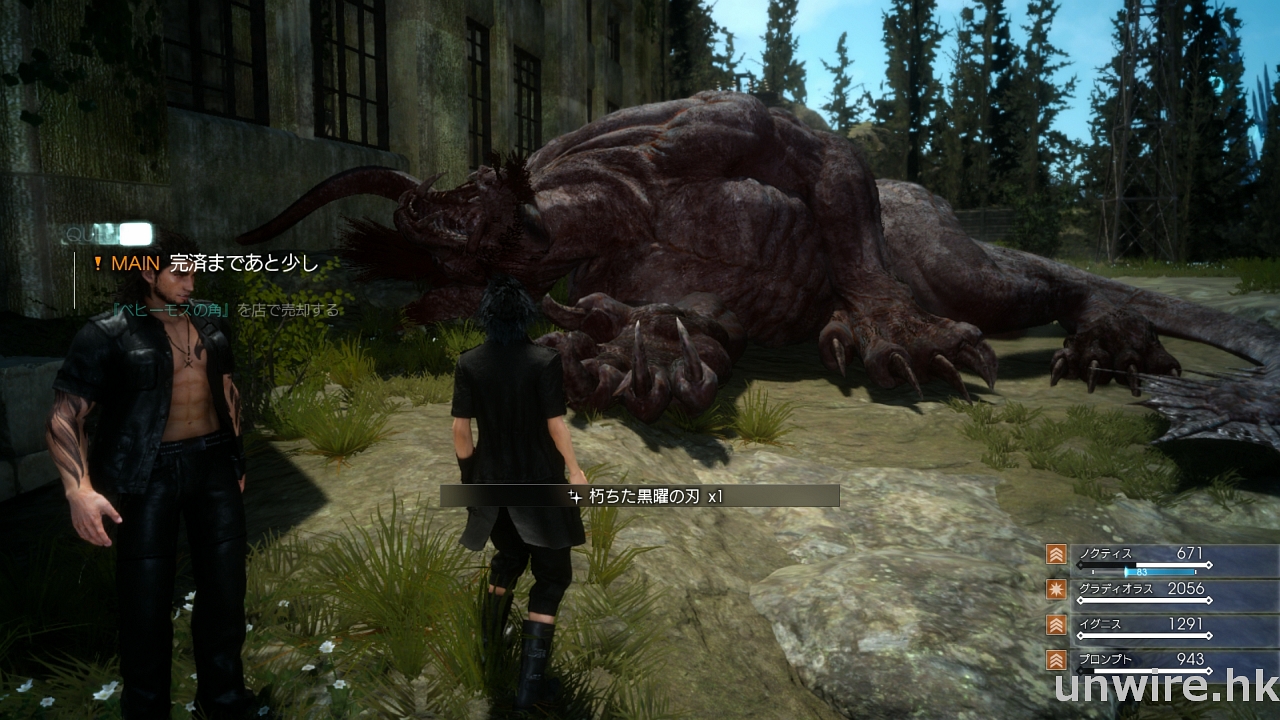The image size is (1280, 720).
Task: Click the starburst status icon beside グラディオラス
Action: point(1055,590)
